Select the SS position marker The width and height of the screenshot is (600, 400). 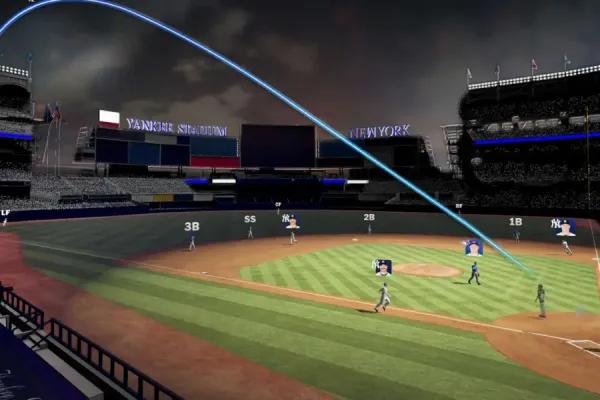click(x=250, y=219)
